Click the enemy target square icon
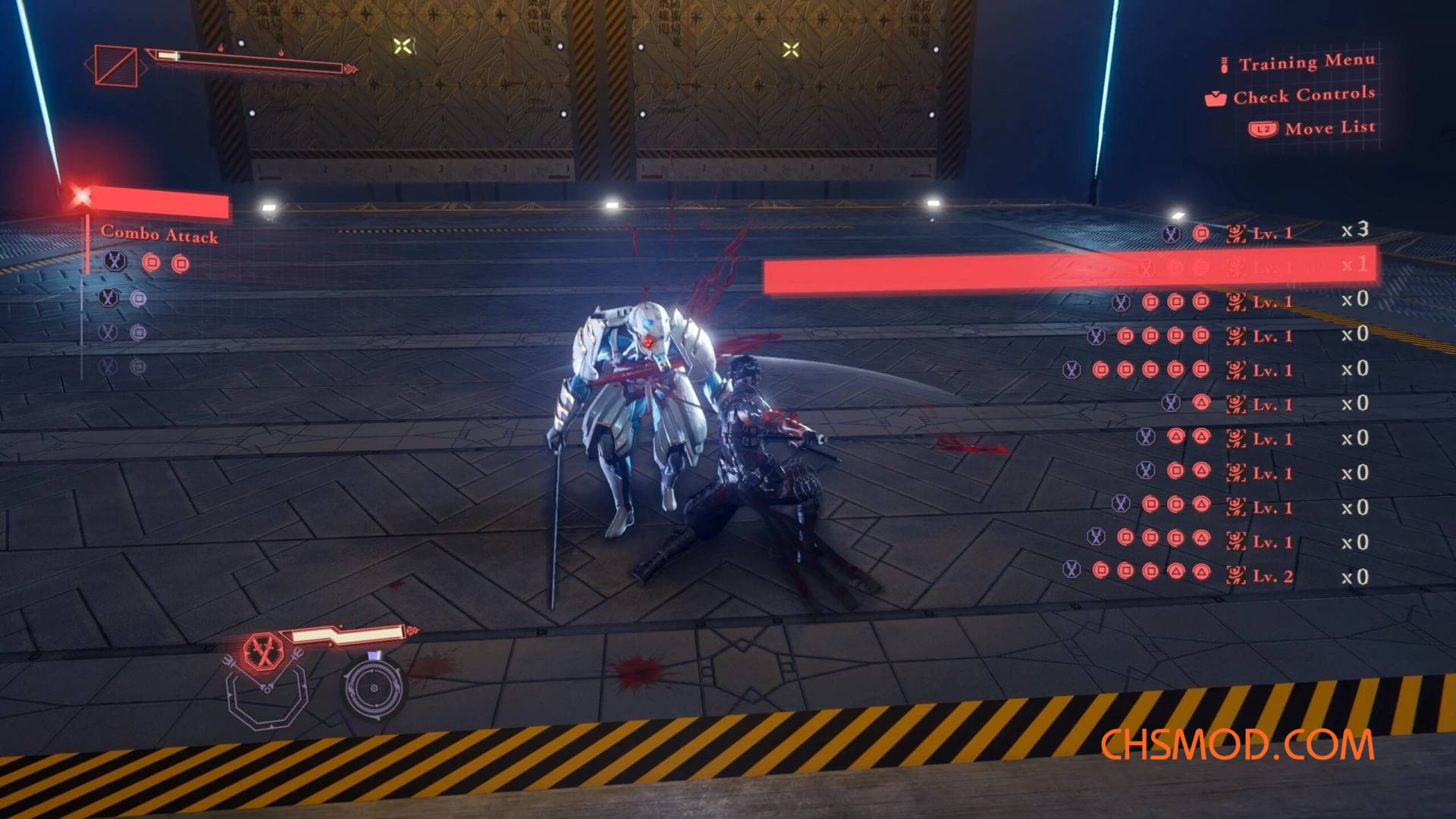Screen dimensions: 1456x819 [116, 66]
